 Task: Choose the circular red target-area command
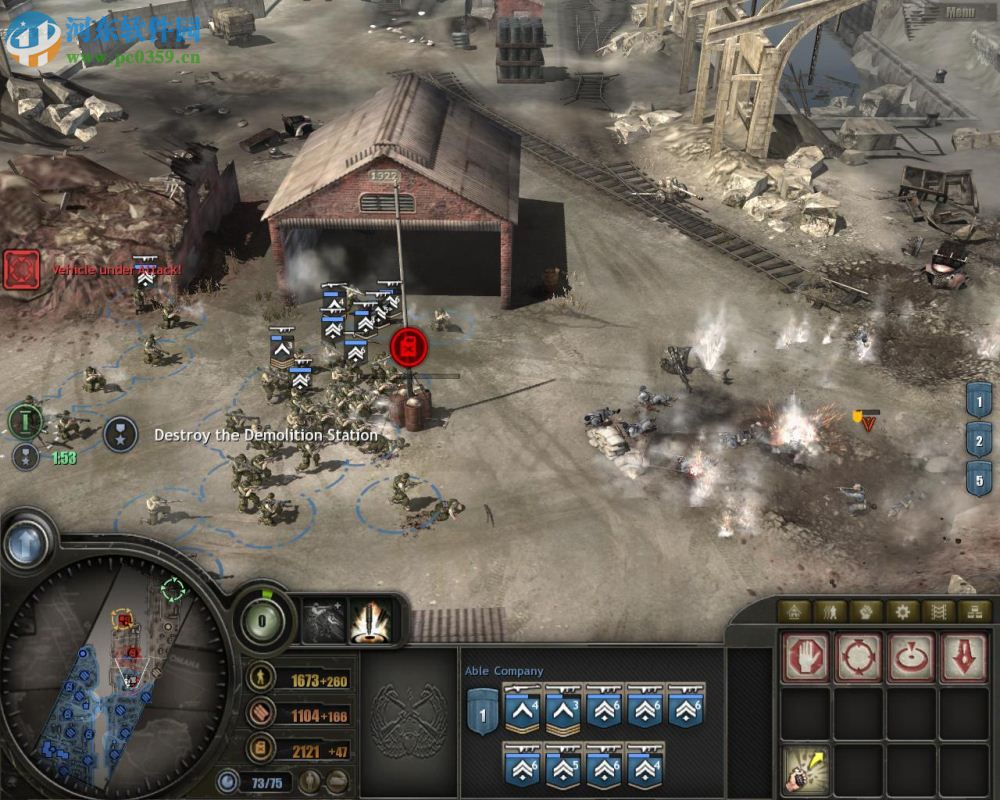(911, 659)
